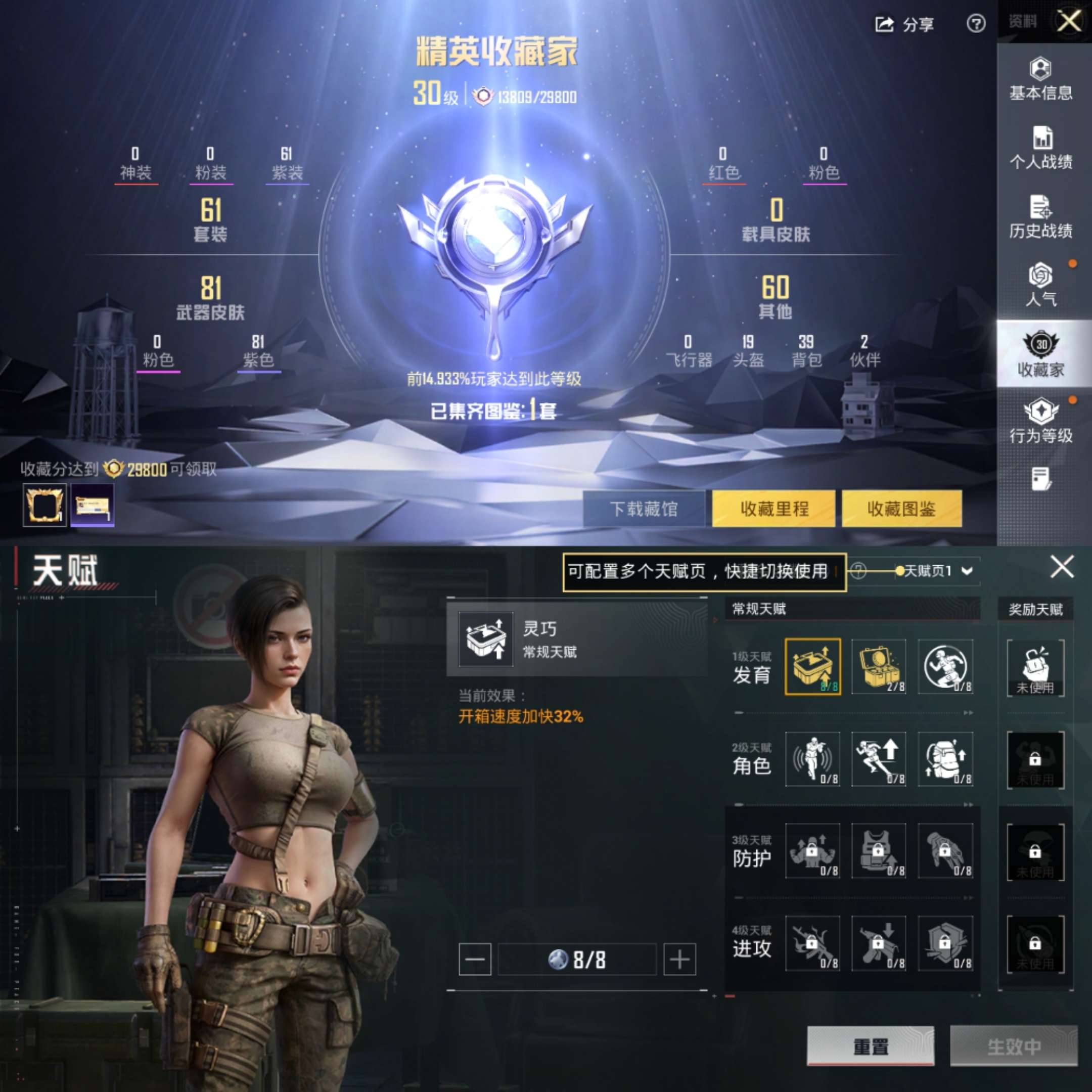Image resolution: width=1092 pixels, height=1092 pixels.
Task: Select the gold avatar frame reward
Action: 44,505
